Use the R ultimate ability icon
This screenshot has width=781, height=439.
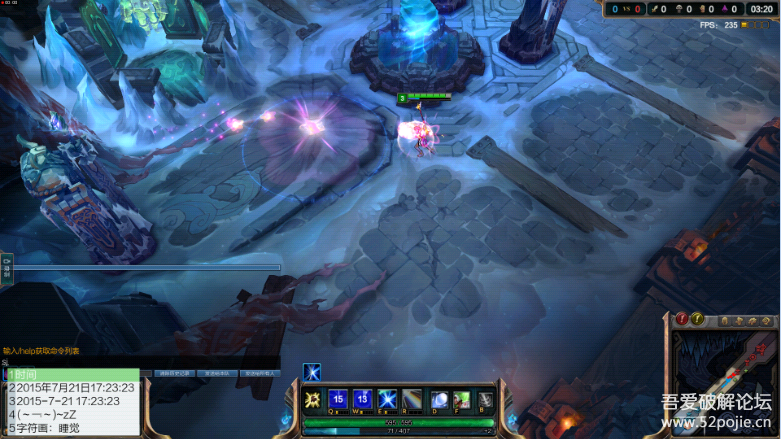(x=412, y=399)
